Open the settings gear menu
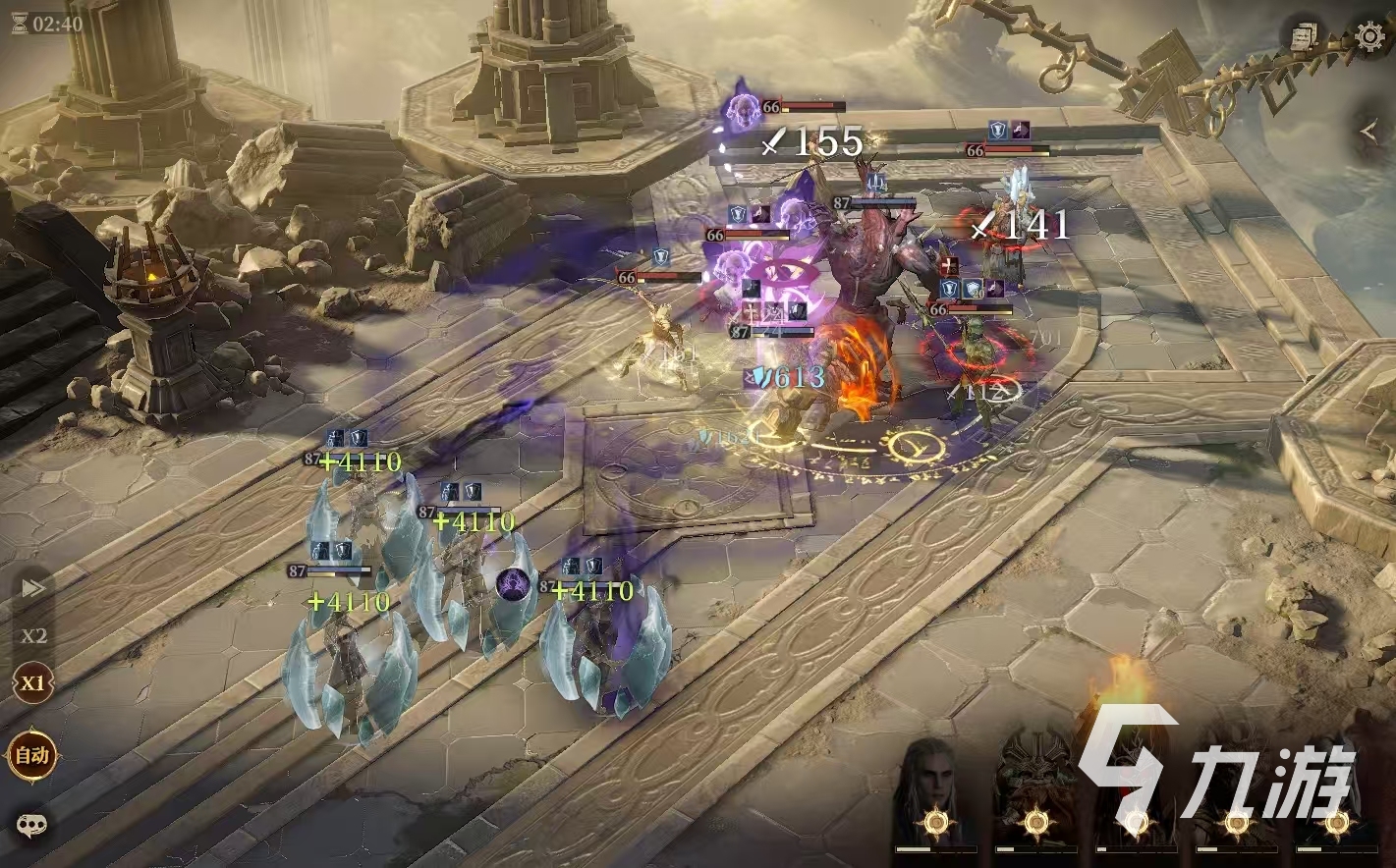This screenshot has width=1396, height=868. [1368, 36]
